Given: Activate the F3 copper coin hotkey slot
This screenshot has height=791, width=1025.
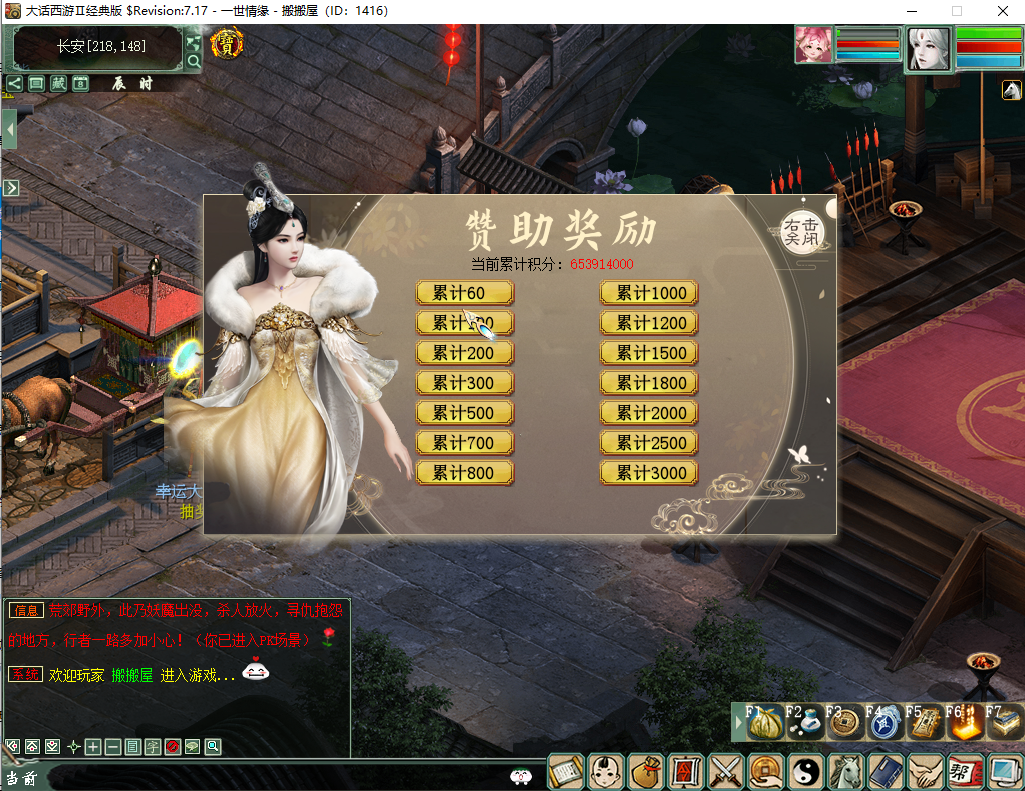Looking at the screenshot, I should pos(845,724).
